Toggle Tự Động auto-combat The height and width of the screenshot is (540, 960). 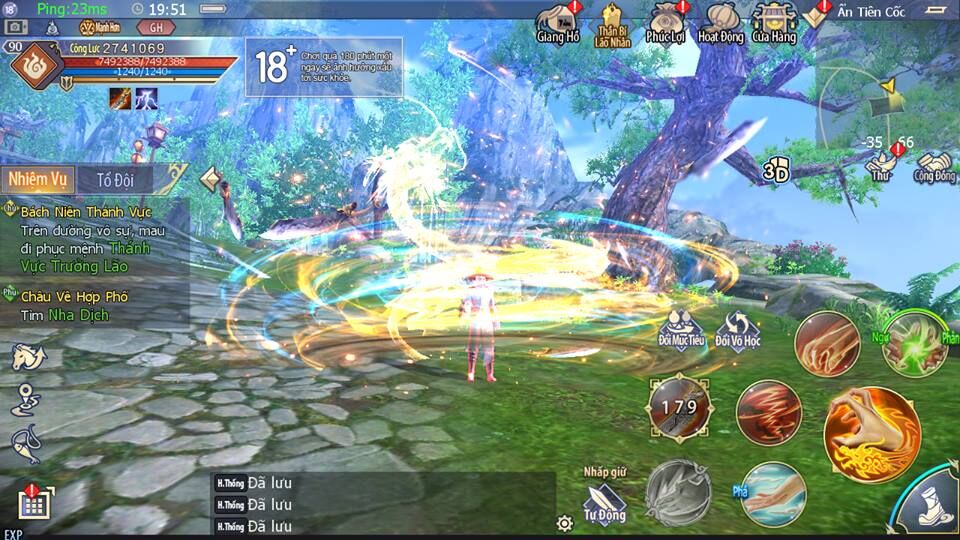pyautogui.click(x=605, y=498)
